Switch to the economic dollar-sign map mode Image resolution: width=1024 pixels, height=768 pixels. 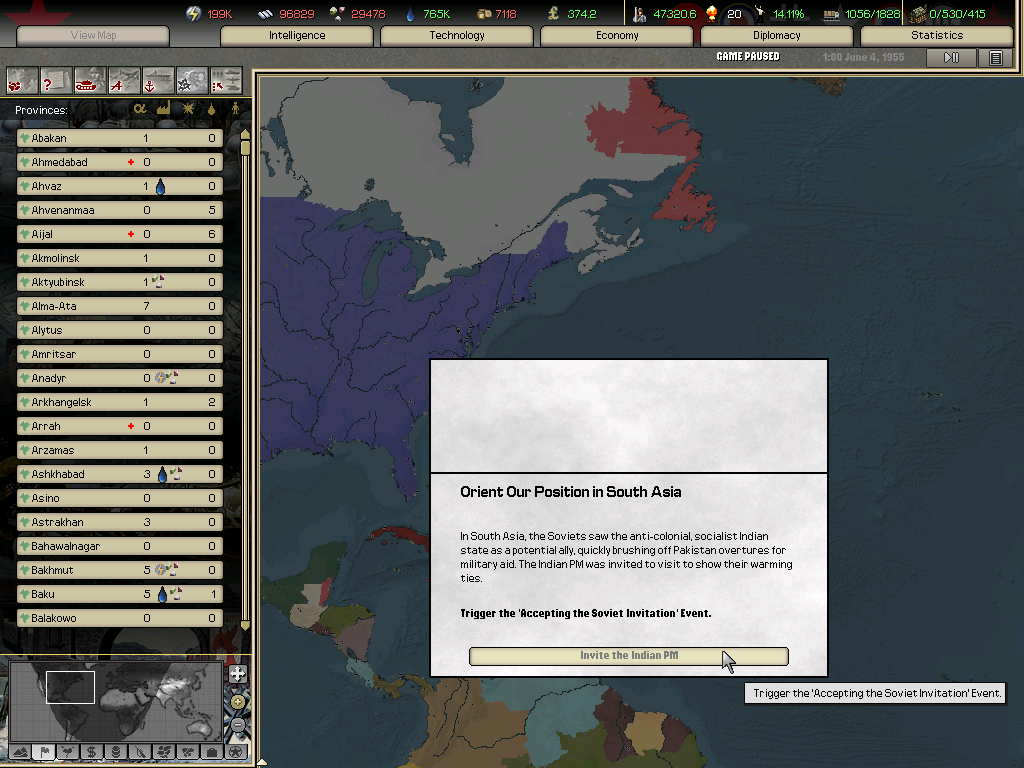(x=91, y=751)
